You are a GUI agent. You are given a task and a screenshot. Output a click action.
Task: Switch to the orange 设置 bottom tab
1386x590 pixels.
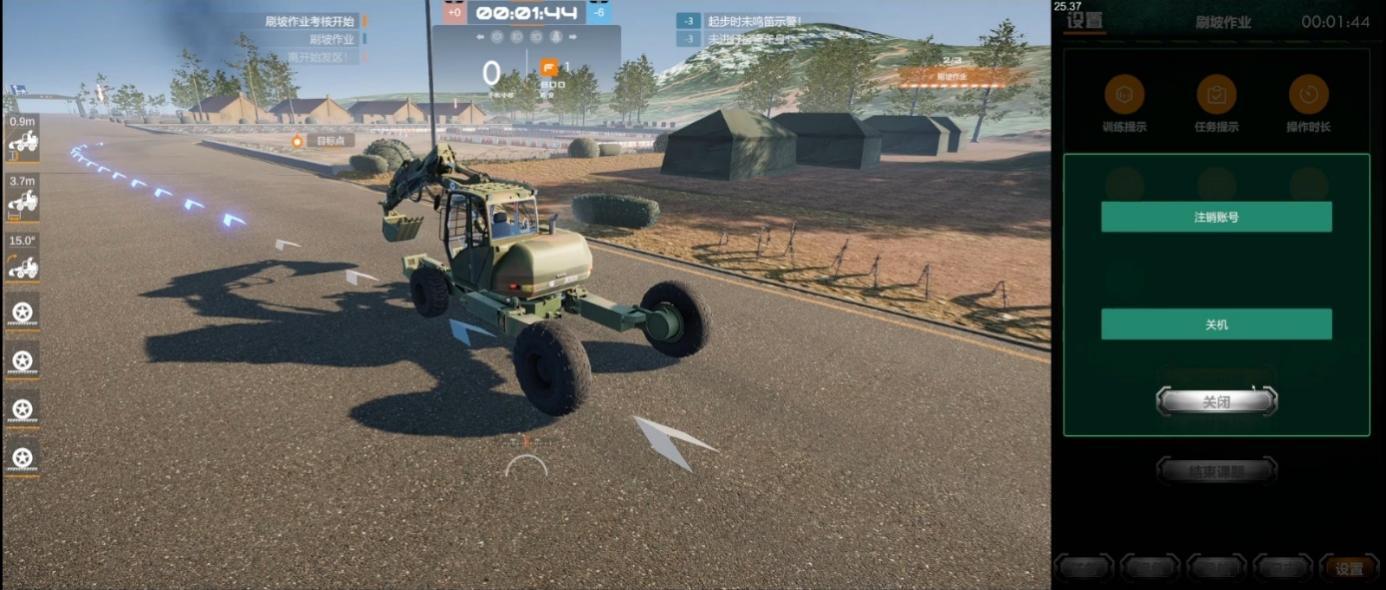1349,569
